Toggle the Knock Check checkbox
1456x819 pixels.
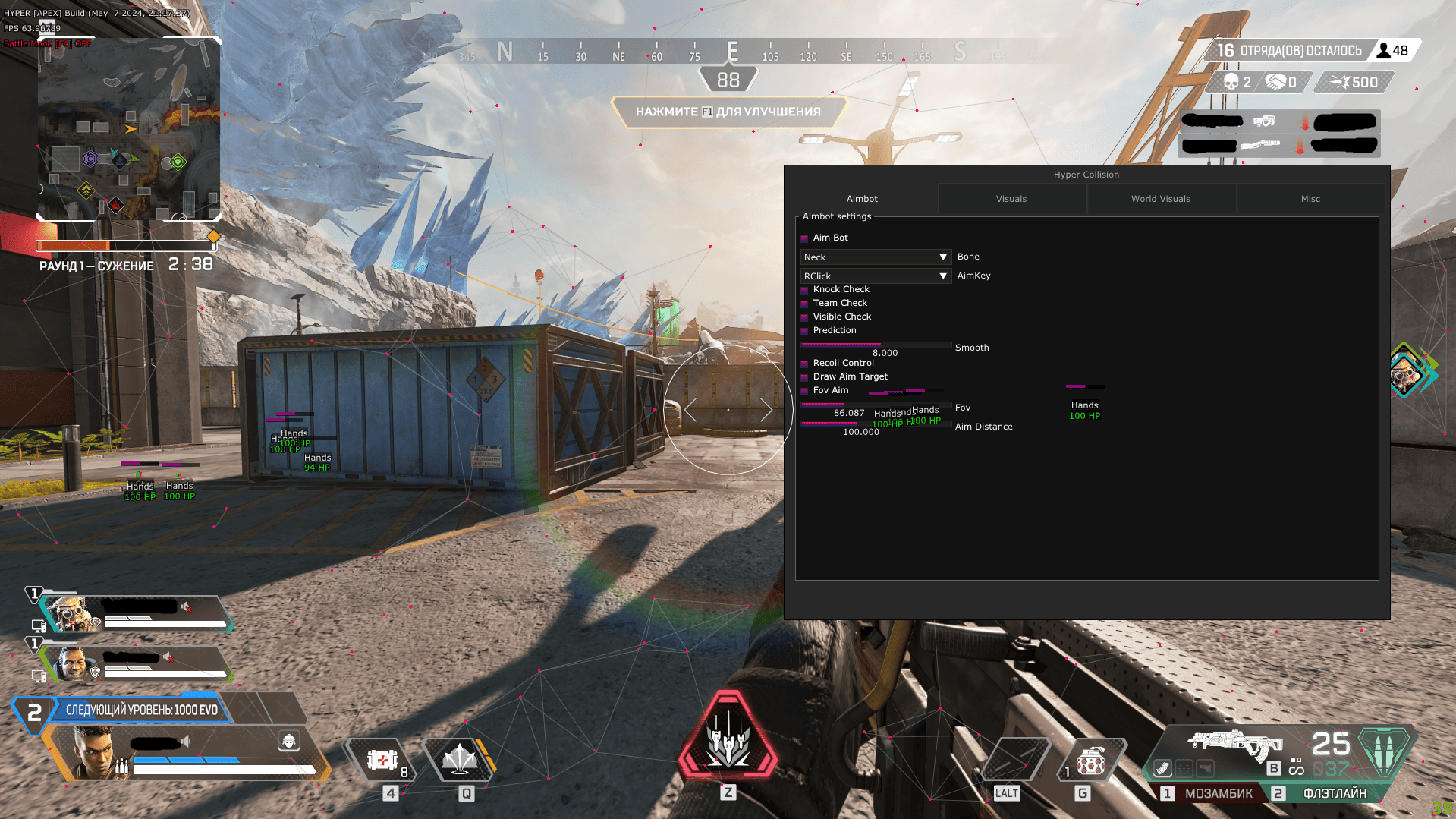(x=805, y=289)
